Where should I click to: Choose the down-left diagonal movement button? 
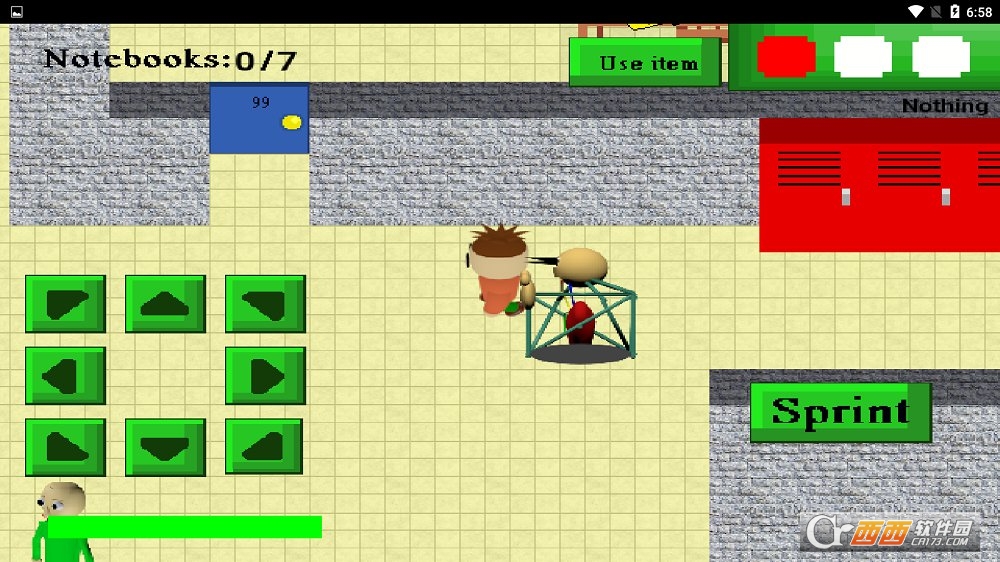65,446
